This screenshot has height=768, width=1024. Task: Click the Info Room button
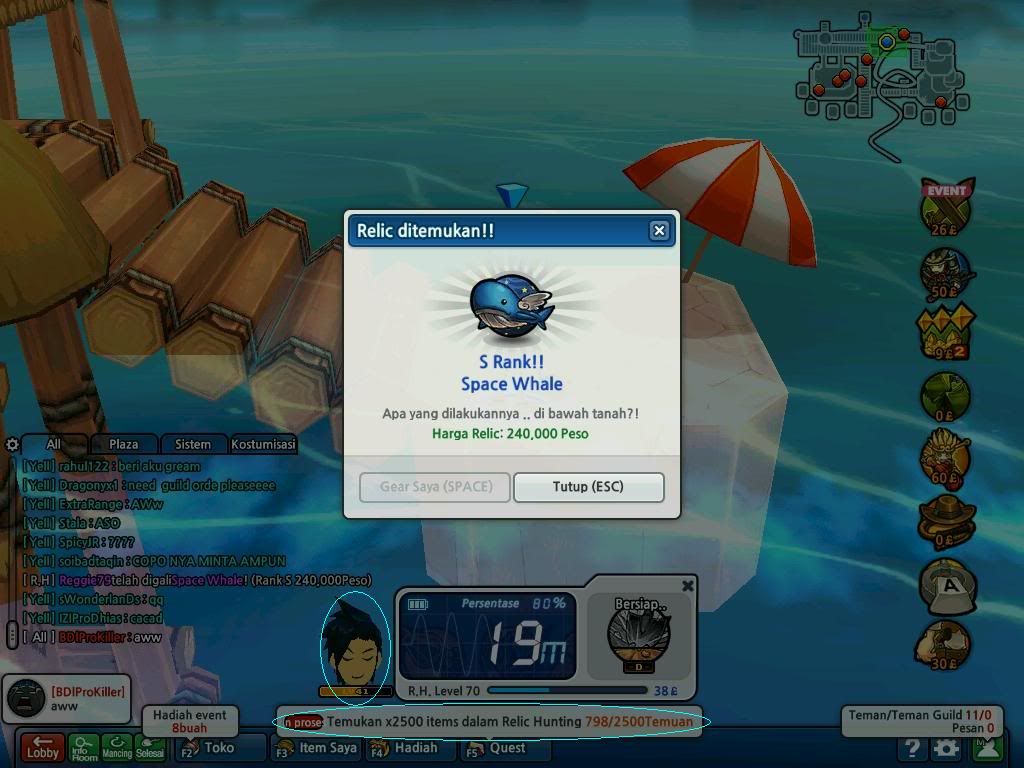85,748
